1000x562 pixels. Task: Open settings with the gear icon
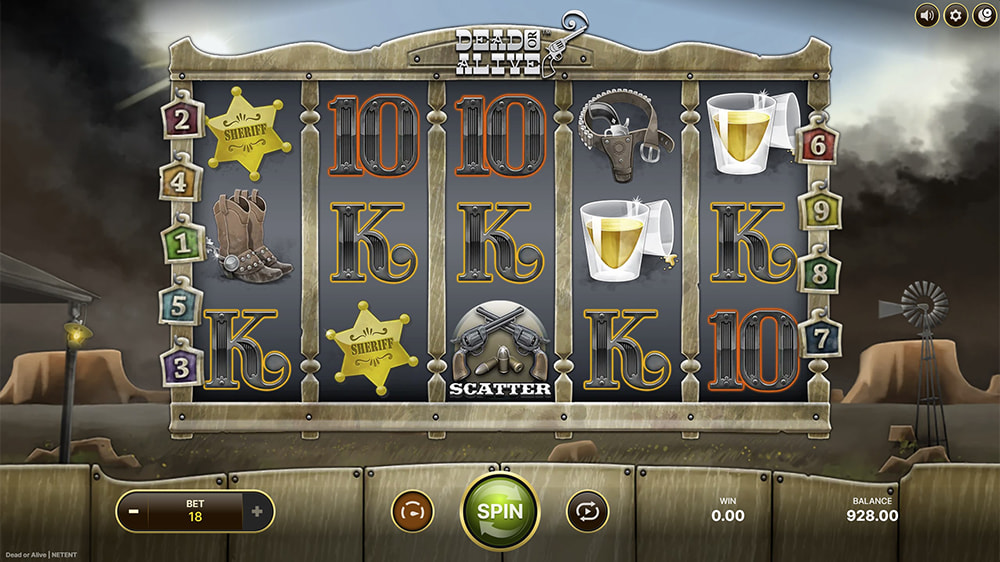[x=956, y=15]
